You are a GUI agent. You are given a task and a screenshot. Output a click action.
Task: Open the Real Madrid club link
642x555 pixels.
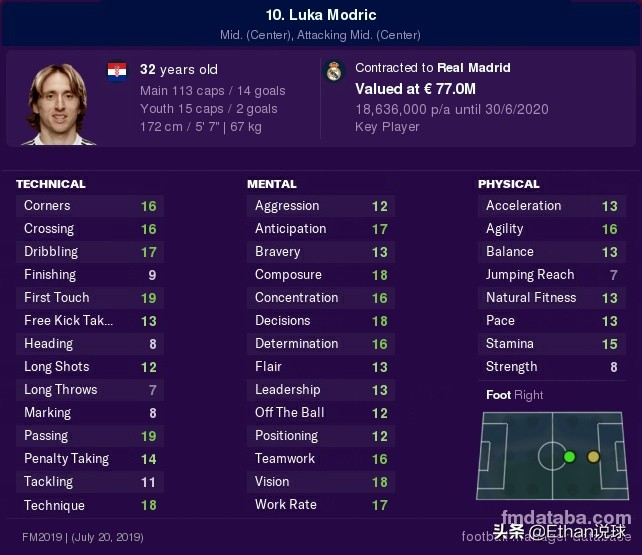474,68
